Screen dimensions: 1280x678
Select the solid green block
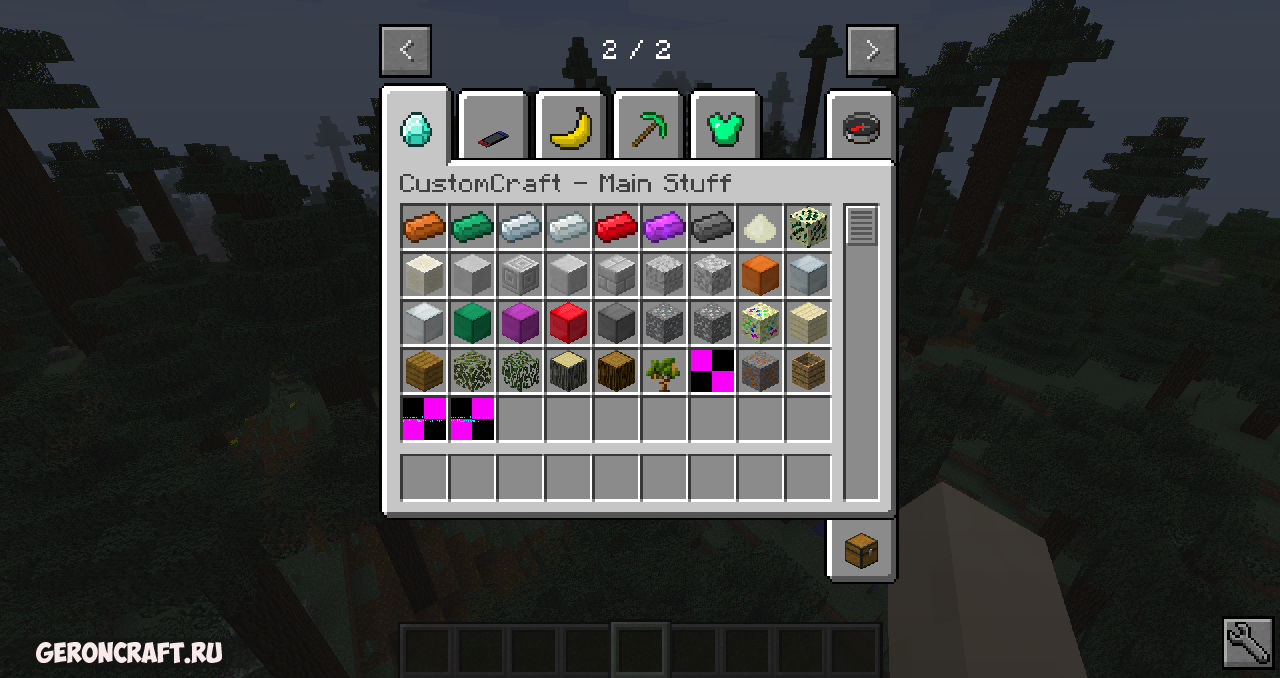(472, 323)
